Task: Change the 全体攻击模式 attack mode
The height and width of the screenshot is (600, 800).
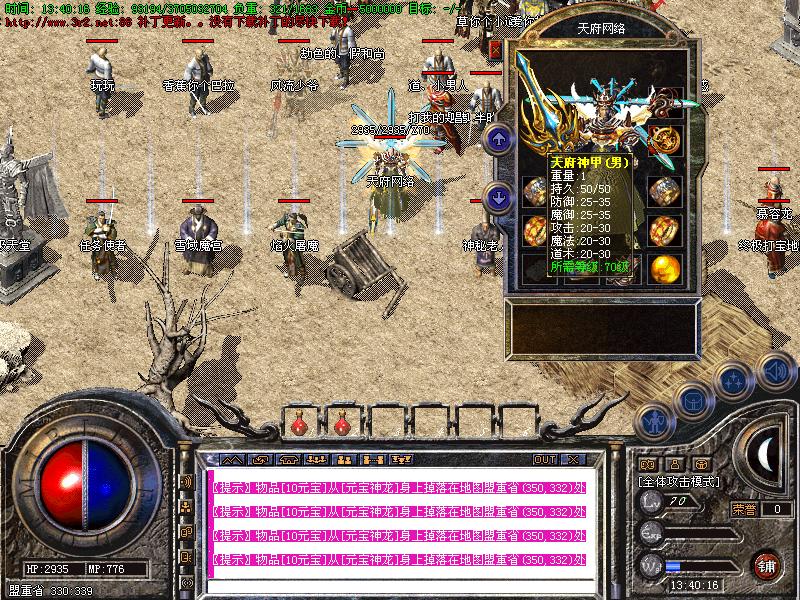Action: click(678, 481)
